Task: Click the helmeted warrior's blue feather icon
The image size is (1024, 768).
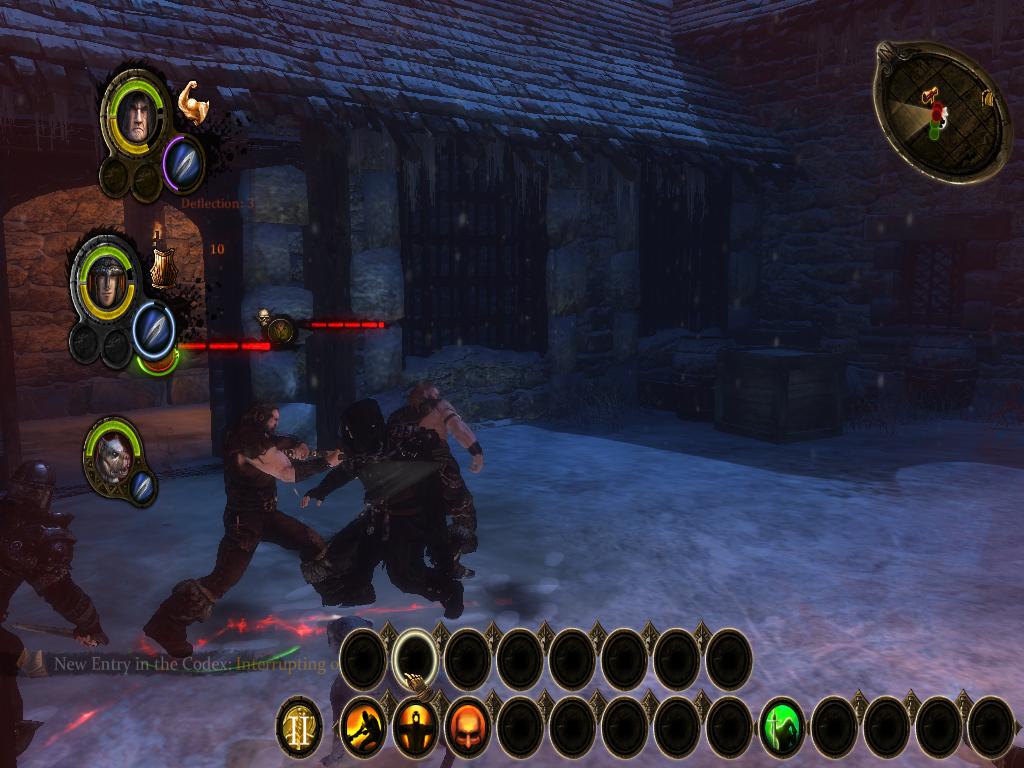Action: pyautogui.click(x=153, y=326)
